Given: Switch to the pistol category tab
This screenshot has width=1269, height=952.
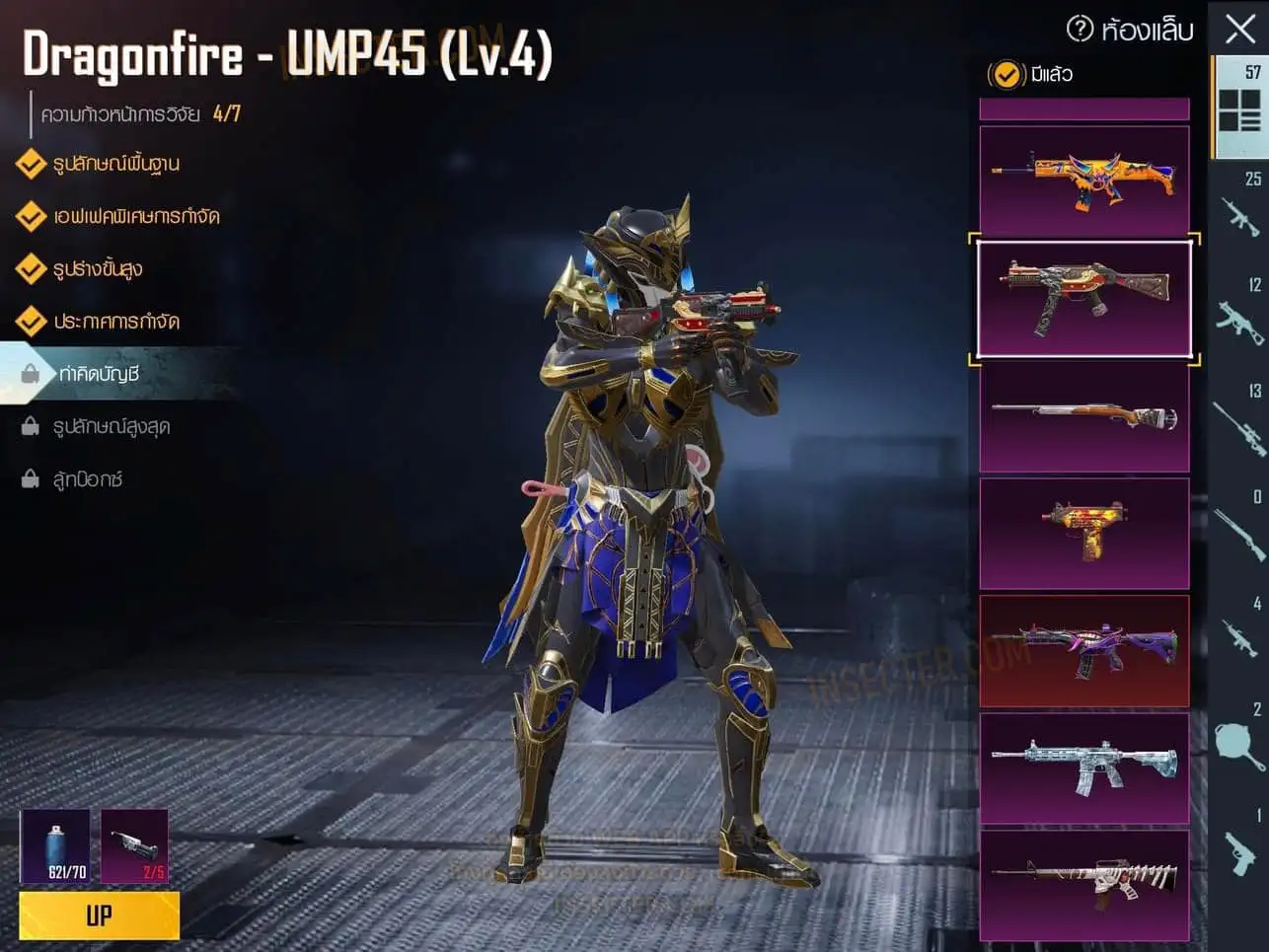Looking at the screenshot, I should (1239, 850).
